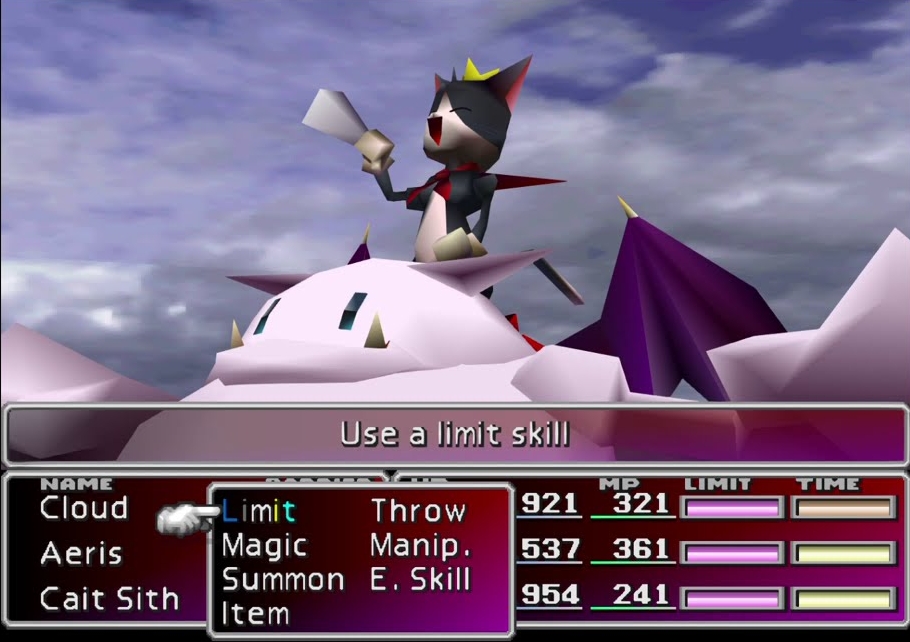This screenshot has height=642, width=910.
Task: Open the Item command
Action: (x=255, y=612)
